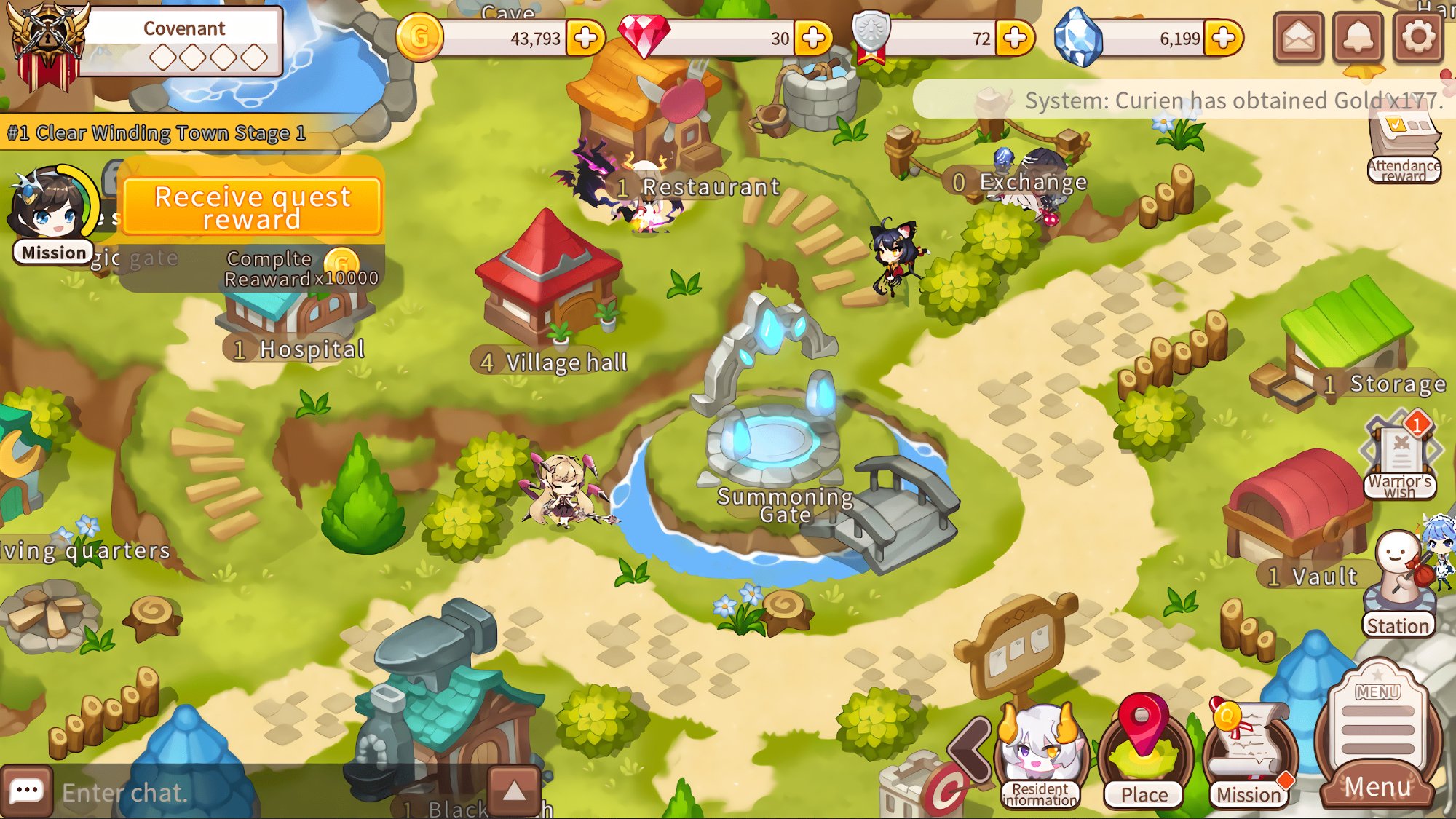This screenshot has height=819, width=1456.
Task: Claim the Receive quest reward button
Action: tap(252, 207)
